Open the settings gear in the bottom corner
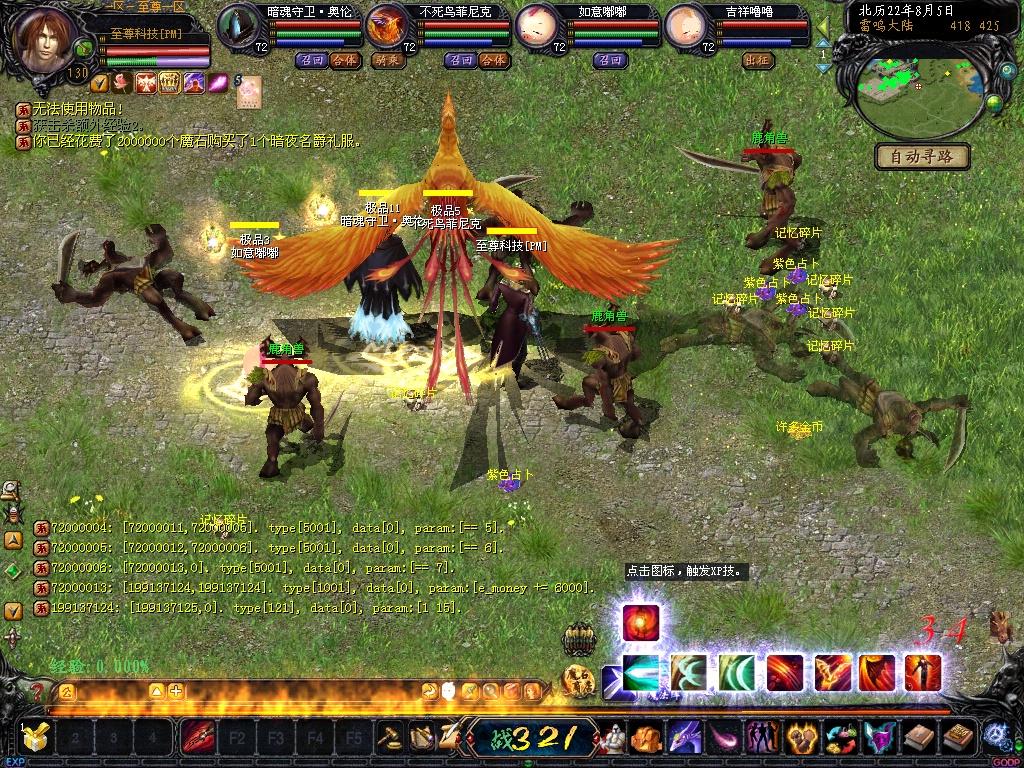The image size is (1024, 768). 995,736
